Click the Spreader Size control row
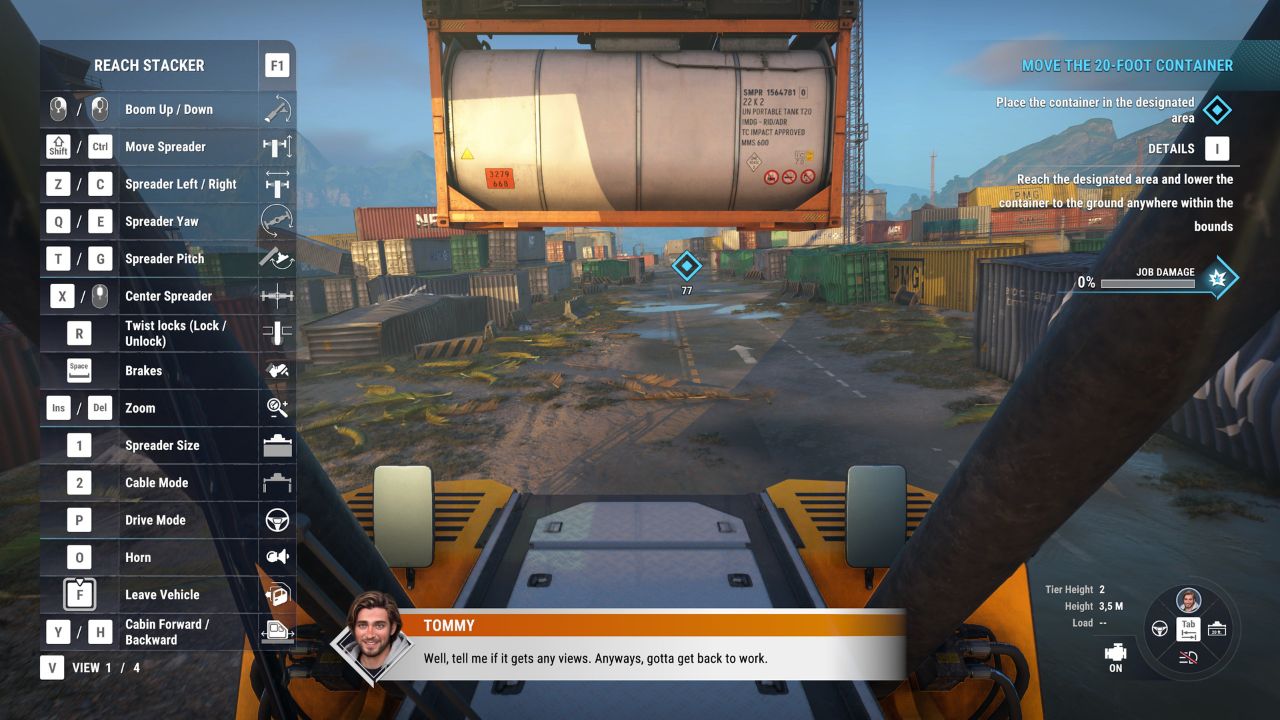This screenshot has width=1280, height=720. click(168, 445)
